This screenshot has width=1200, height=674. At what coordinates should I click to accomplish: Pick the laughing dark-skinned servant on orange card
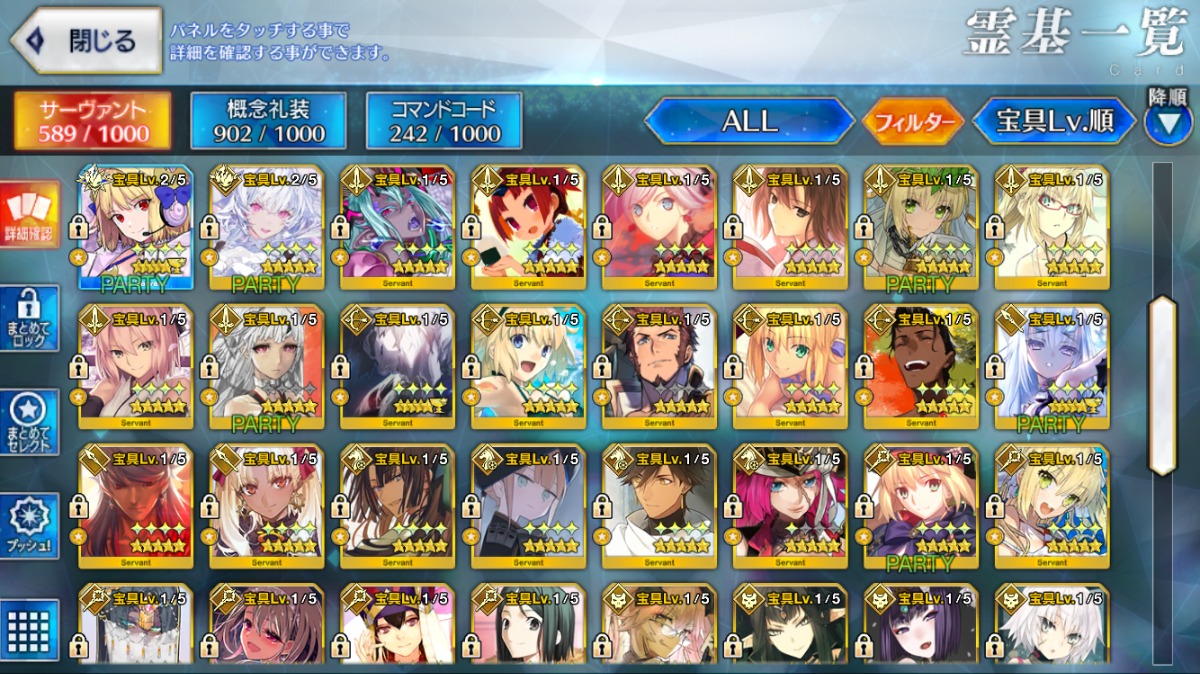coord(921,367)
